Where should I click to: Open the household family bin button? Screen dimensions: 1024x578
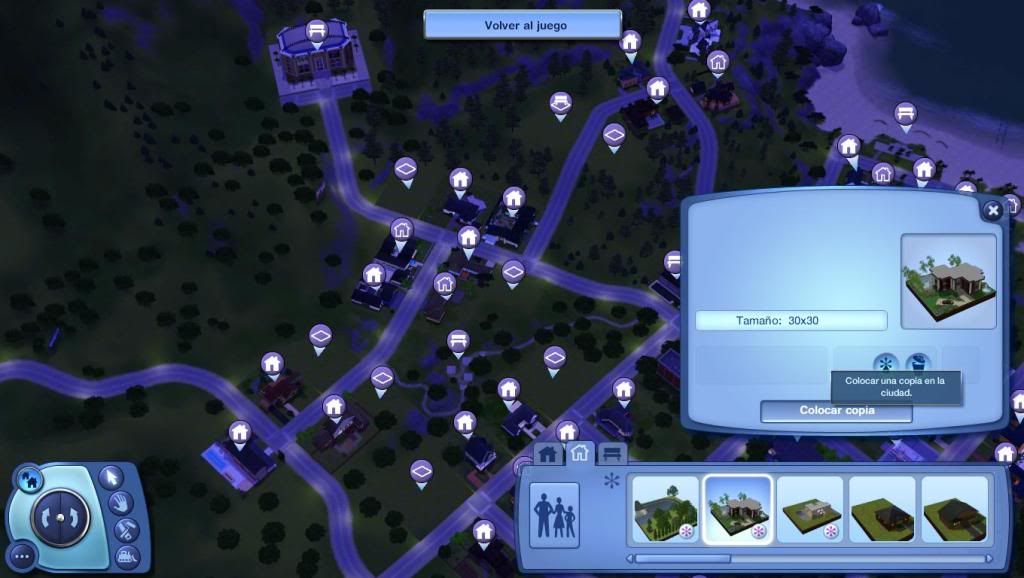click(554, 516)
